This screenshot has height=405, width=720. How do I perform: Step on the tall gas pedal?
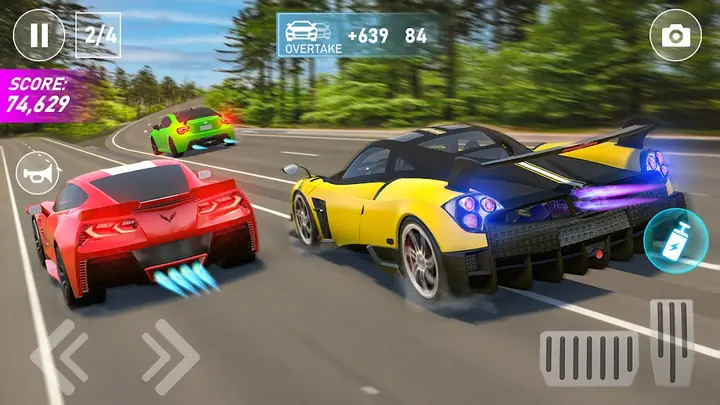(x=671, y=341)
